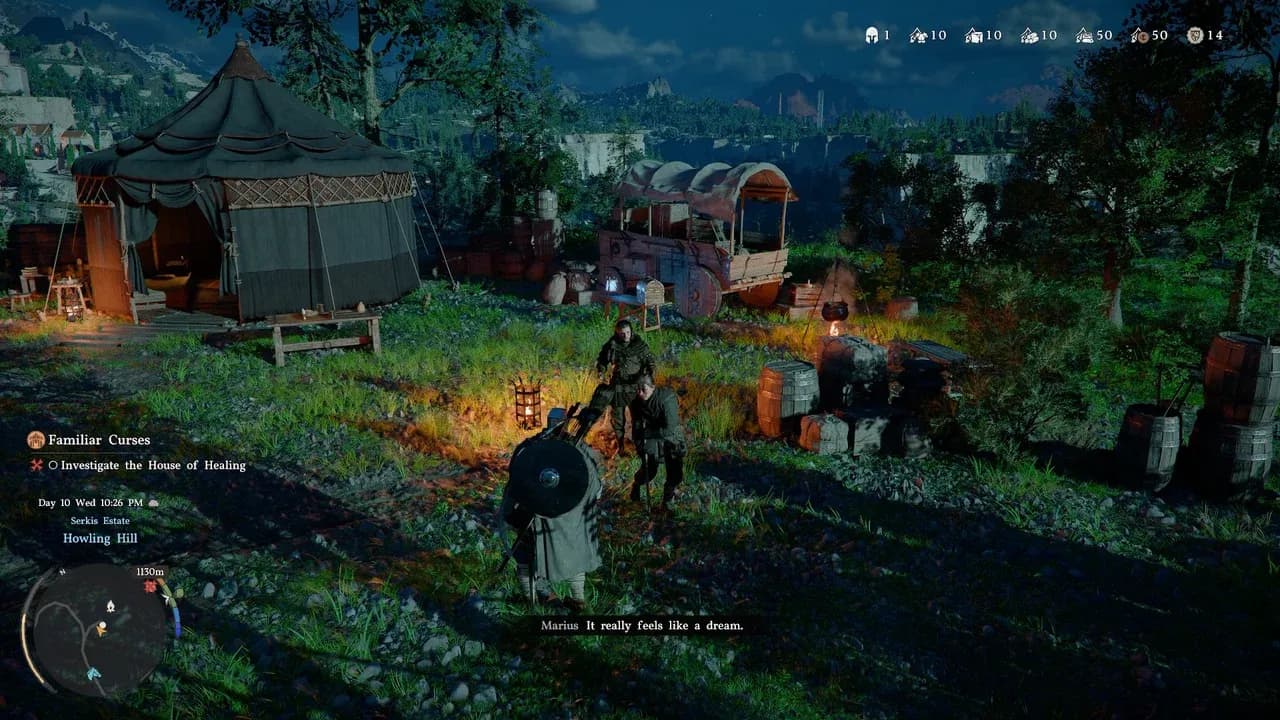This screenshot has height=720, width=1280.
Task: Click the campfire icon on the minimap
Action: coord(111,606)
